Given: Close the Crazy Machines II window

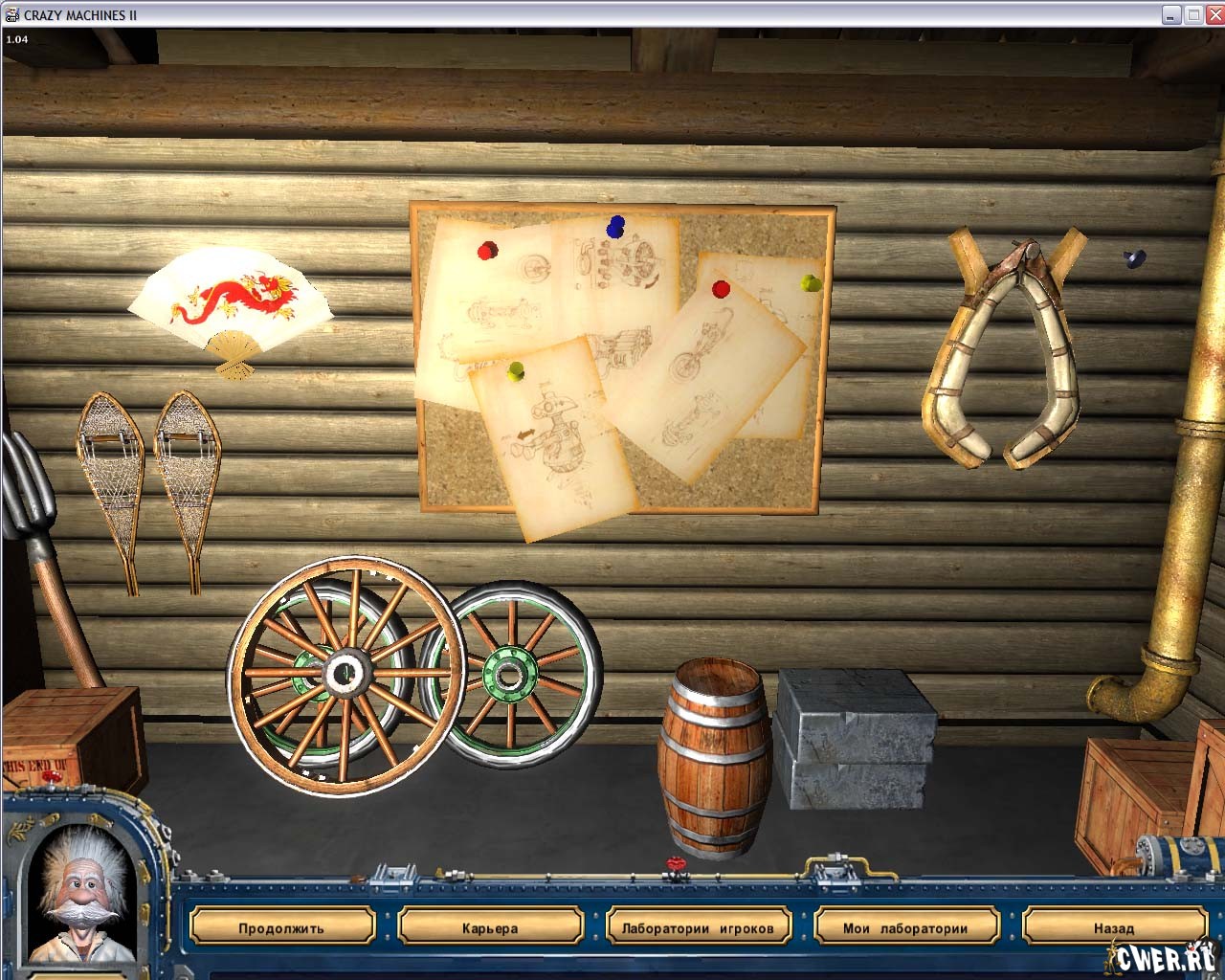Looking at the screenshot, I should click(x=1214, y=14).
